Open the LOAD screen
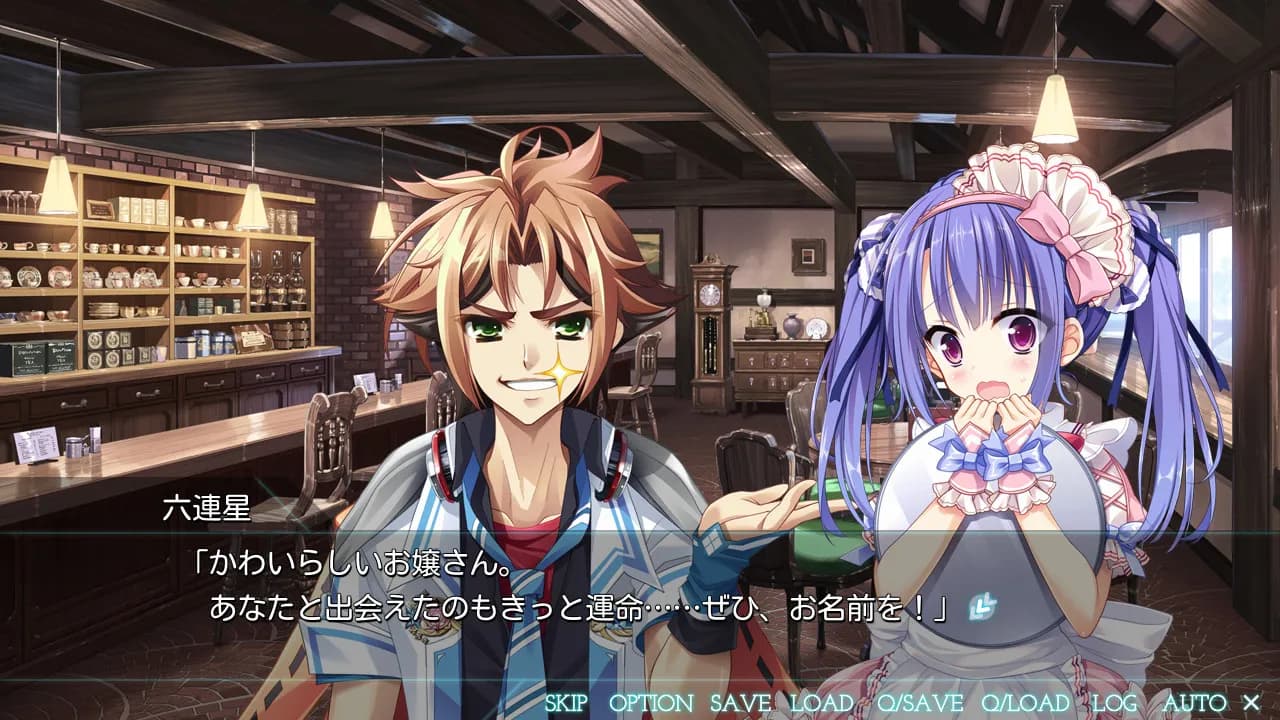Viewport: 1280px width, 720px height. point(822,703)
